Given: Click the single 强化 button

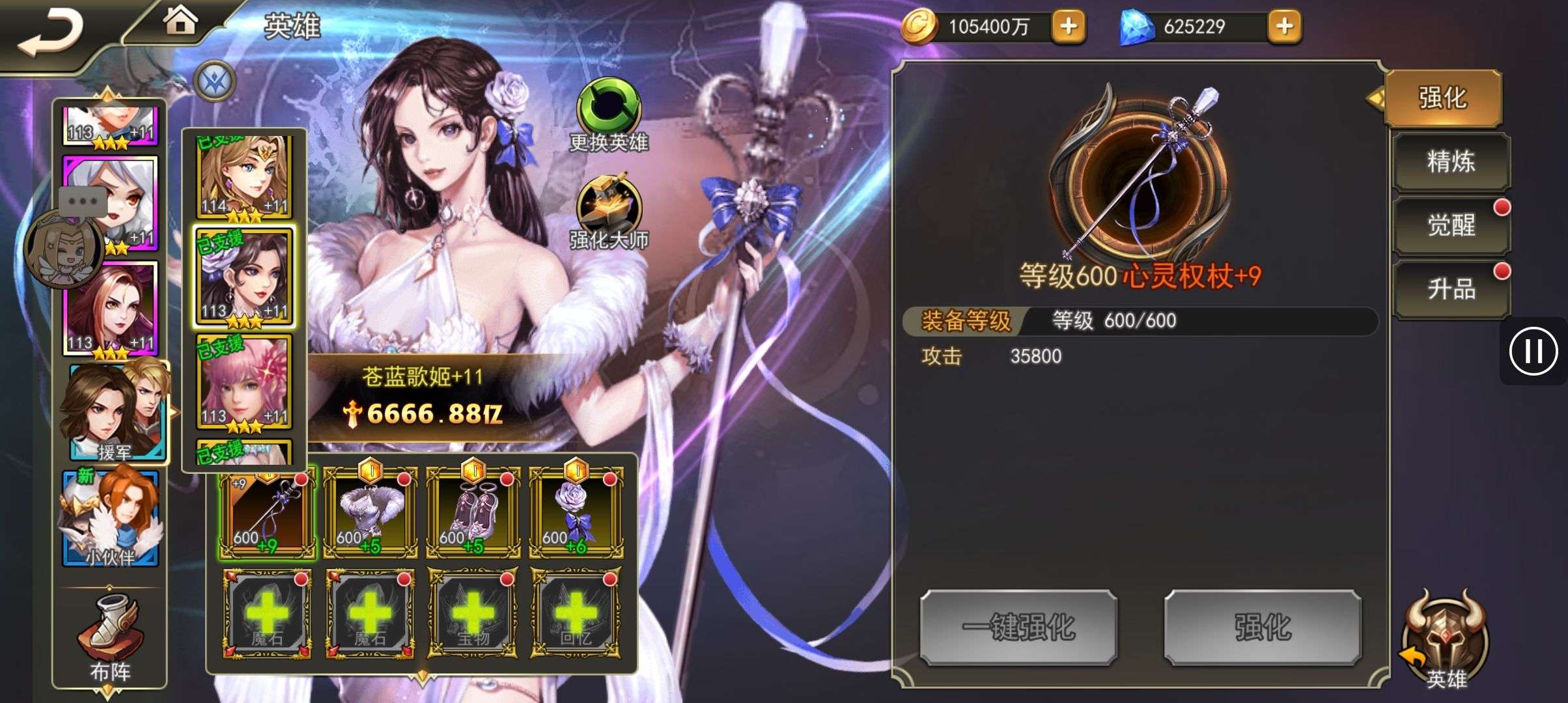Looking at the screenshot, I should (1263, 627).
